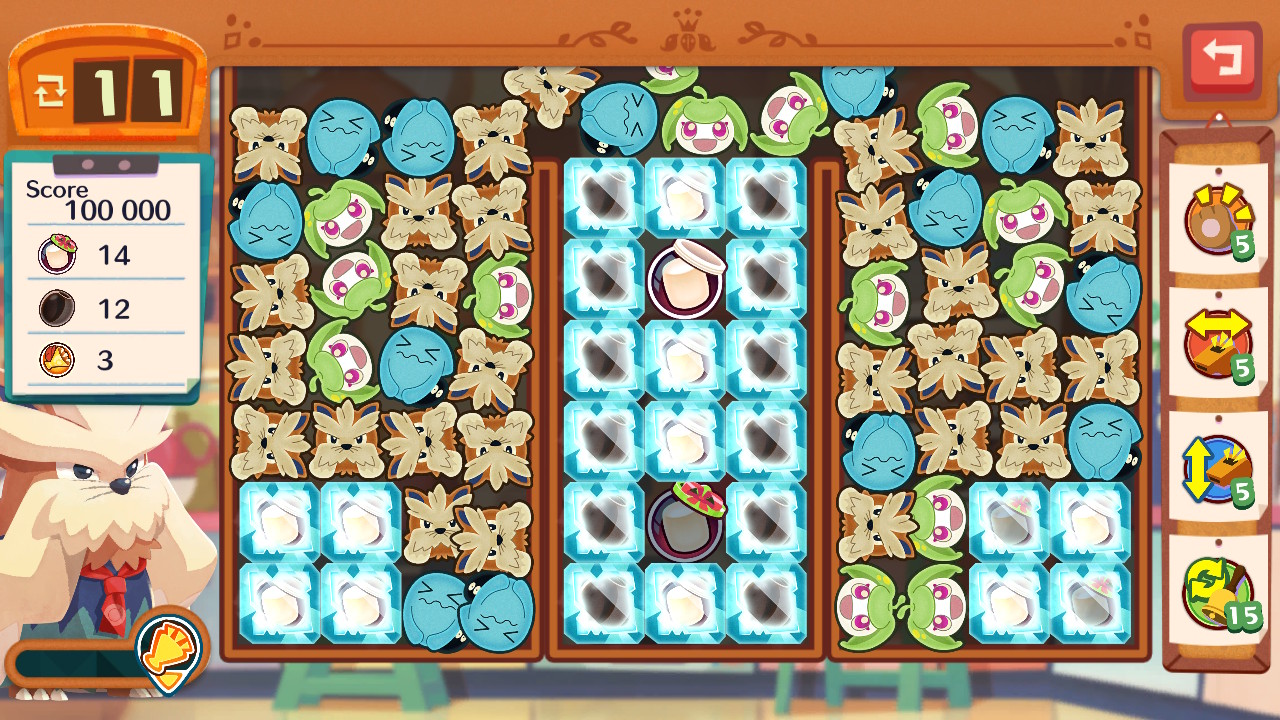Use the brown paw power-up item
1280x720 pixels.
point(1217,219)
